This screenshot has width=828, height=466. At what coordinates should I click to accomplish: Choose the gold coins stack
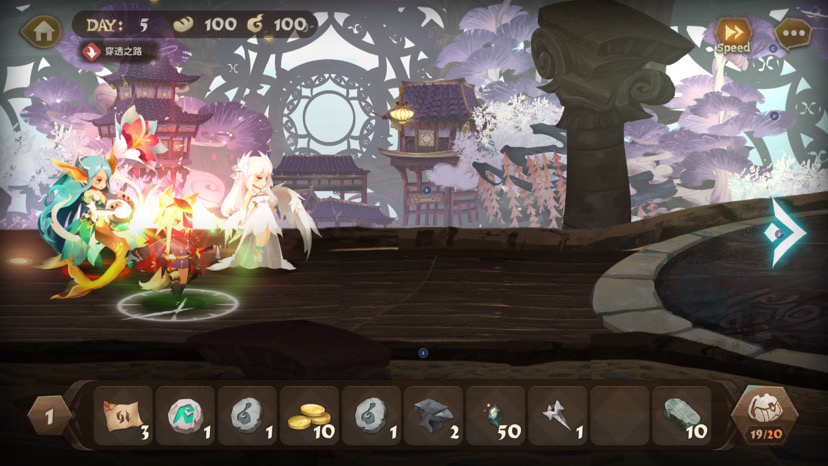coord(309,415)
